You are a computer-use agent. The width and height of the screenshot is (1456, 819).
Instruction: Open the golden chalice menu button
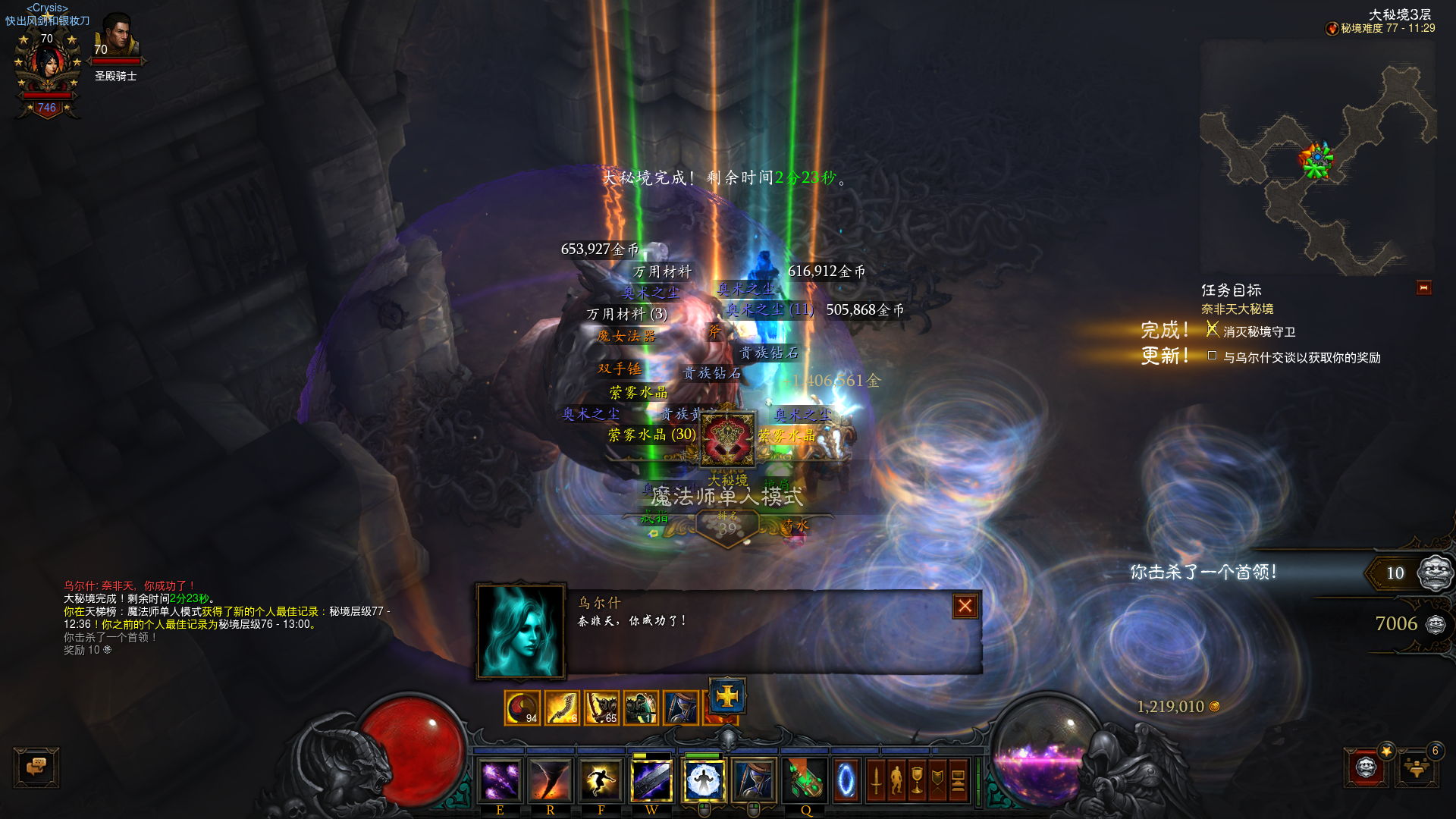[x=917, y=780]
